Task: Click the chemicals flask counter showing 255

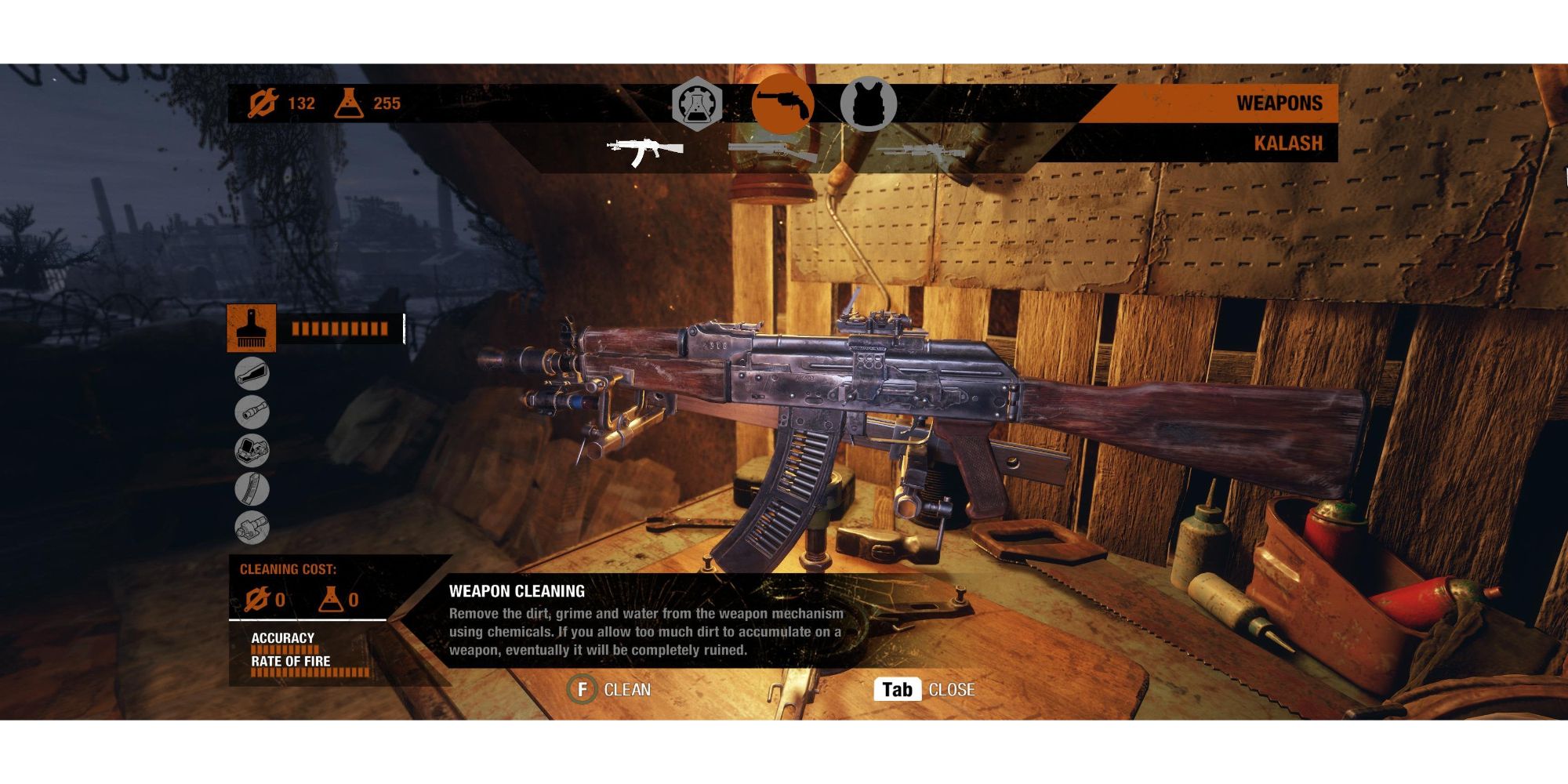Action: point(368,101)
